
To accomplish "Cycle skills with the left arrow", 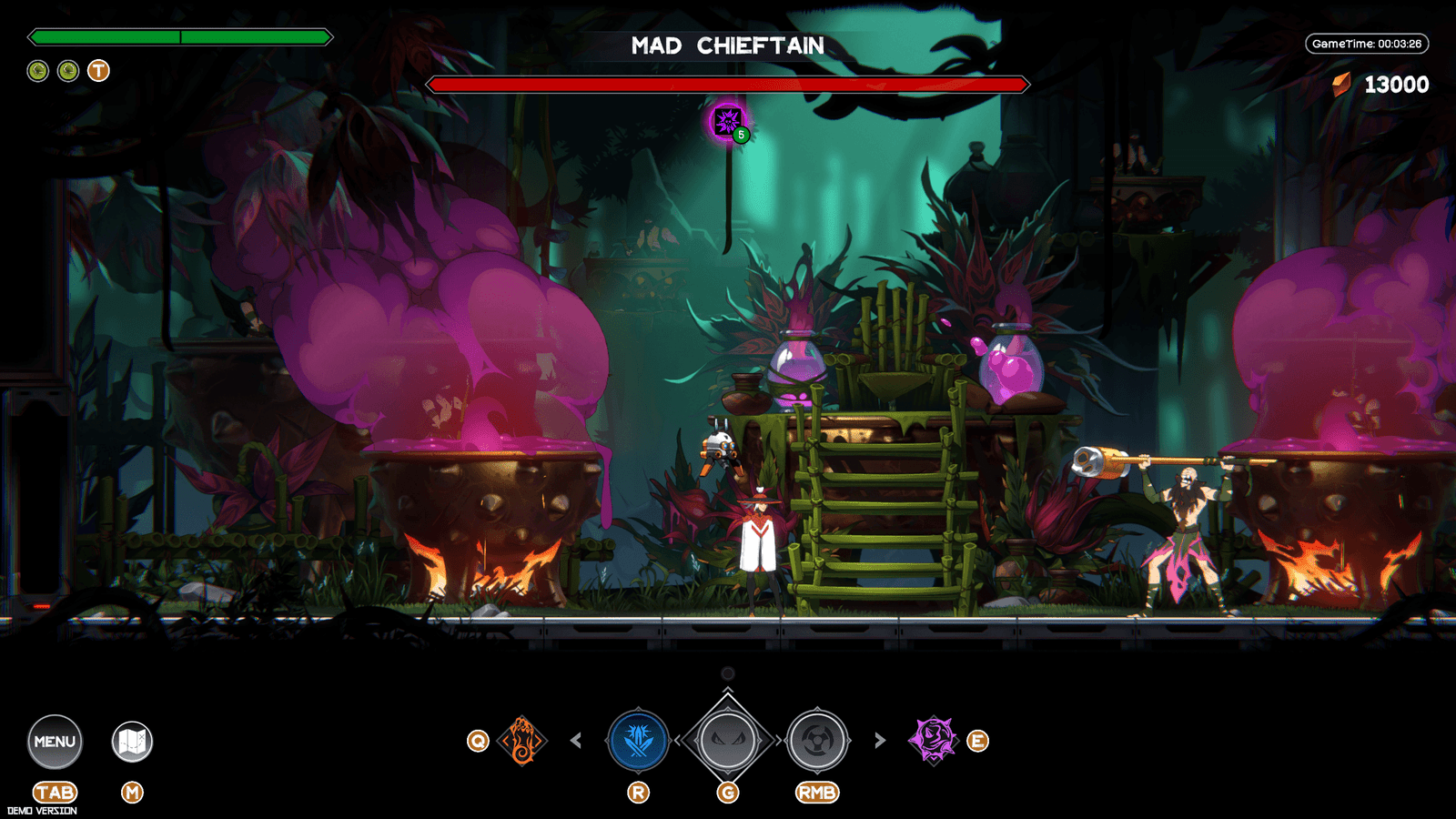I will coord(576,741).
